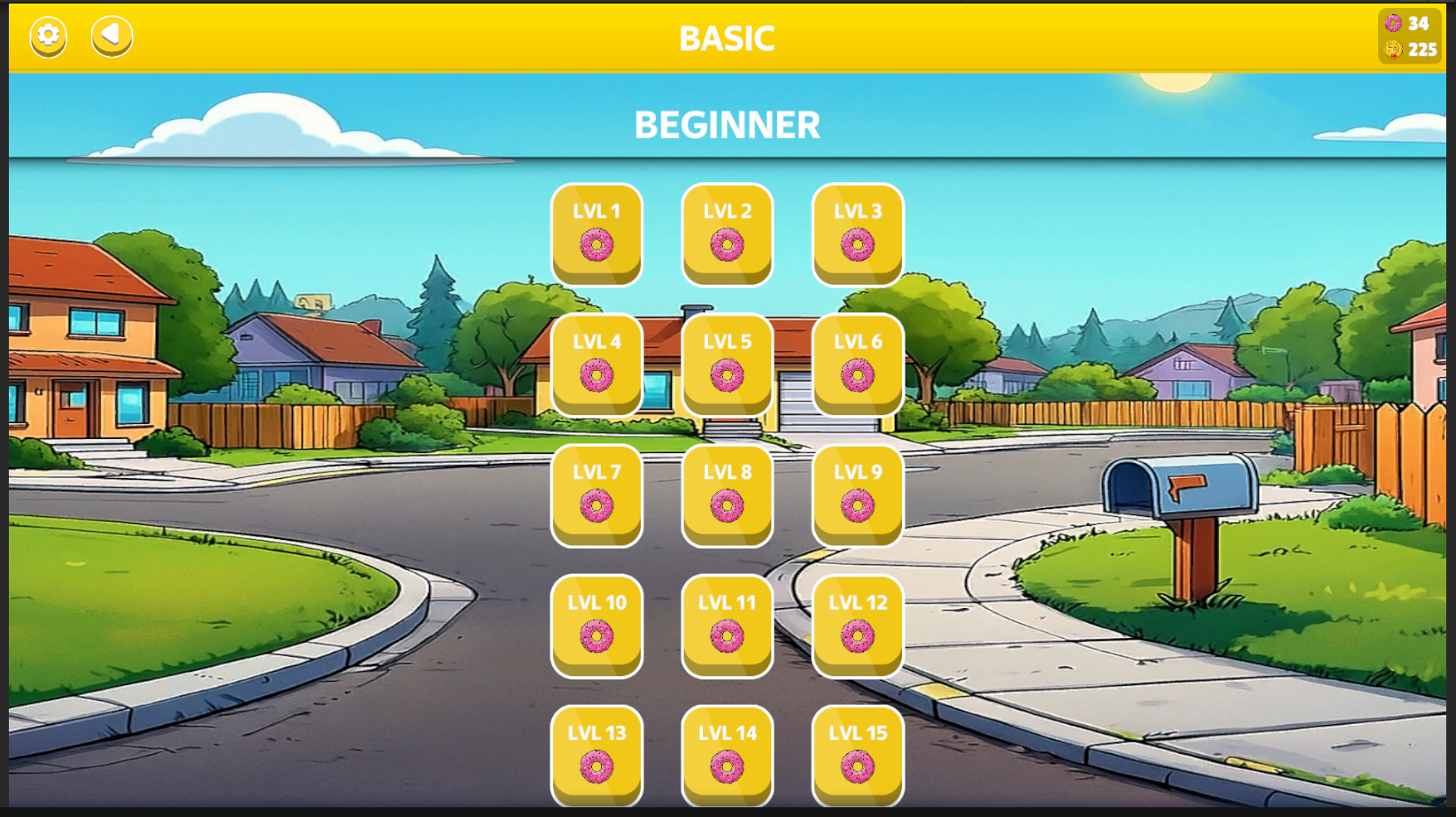1456x817 pixels.
Task: Click the pink donut counter showing 34
Action: coord(1410,23)
